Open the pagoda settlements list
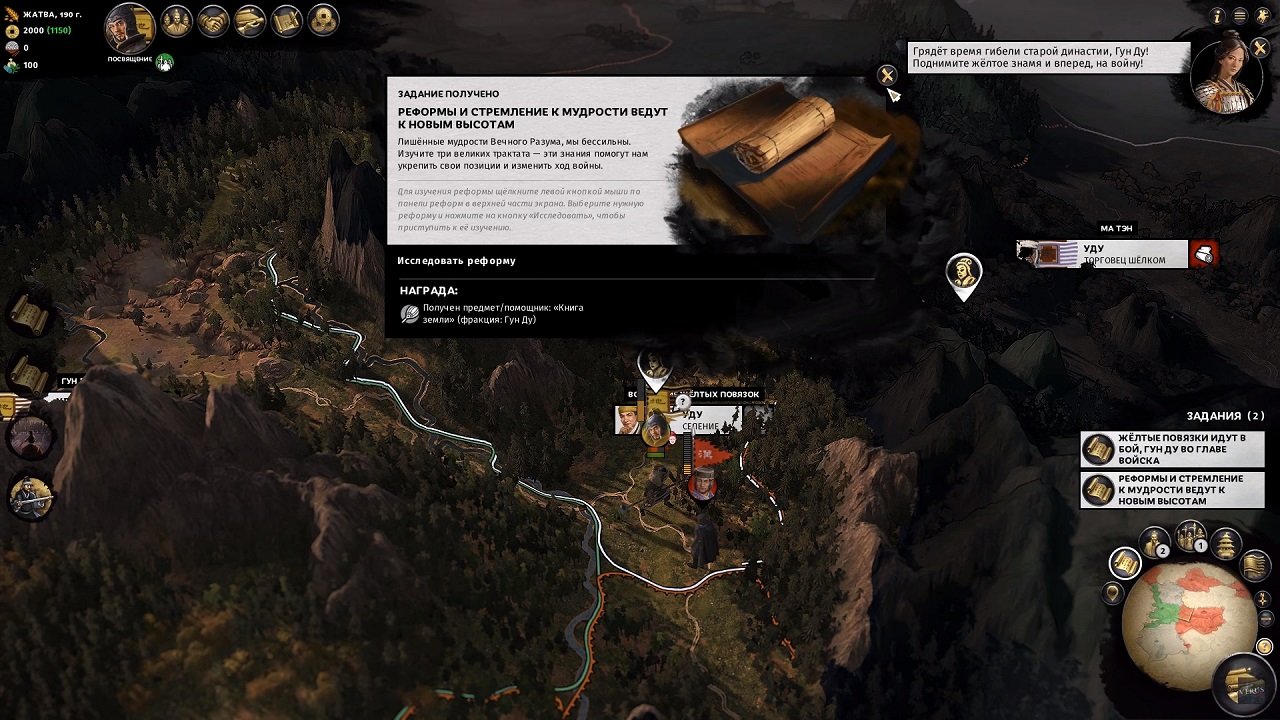Screen dimensions: 1280x720 1226,544
